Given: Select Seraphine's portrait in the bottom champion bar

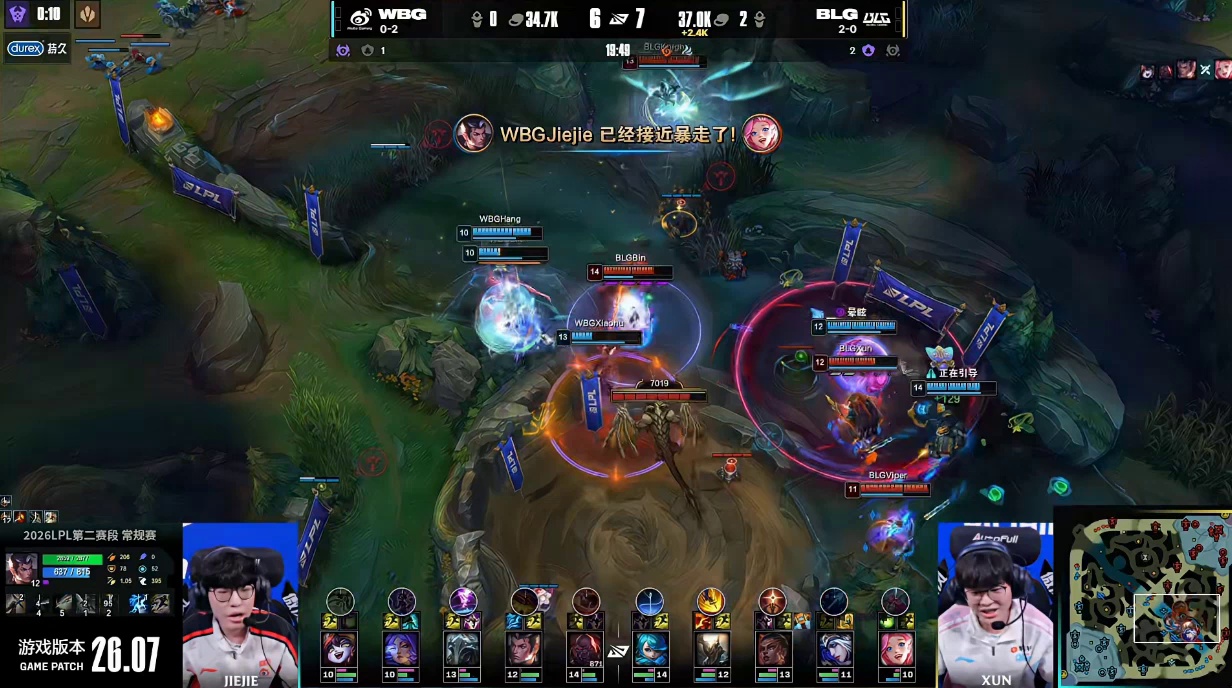Looking at the screenshot, I should [x=895, y=649].
